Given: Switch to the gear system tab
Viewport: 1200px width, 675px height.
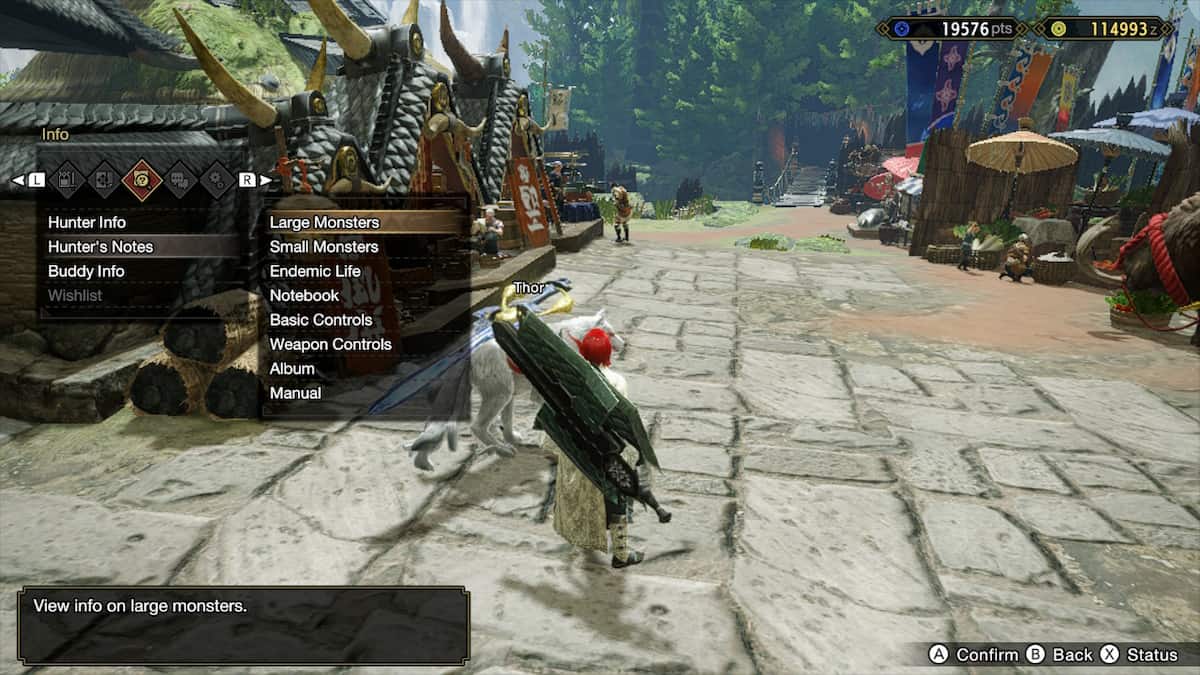Looking at the screenshot, I should (216, 179).
